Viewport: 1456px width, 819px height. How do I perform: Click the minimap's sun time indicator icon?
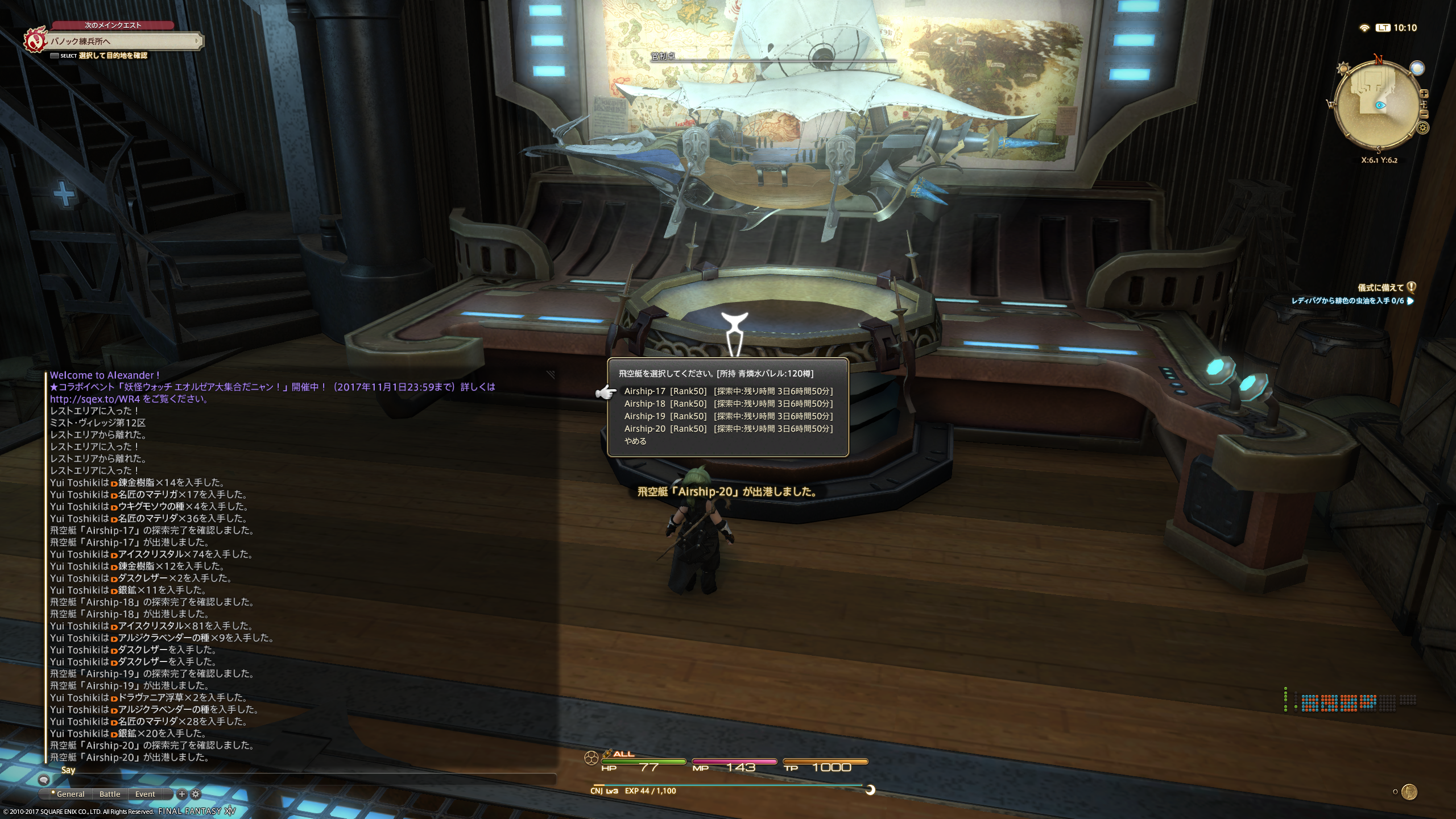pyautogui.click(x=1343, y=69)
